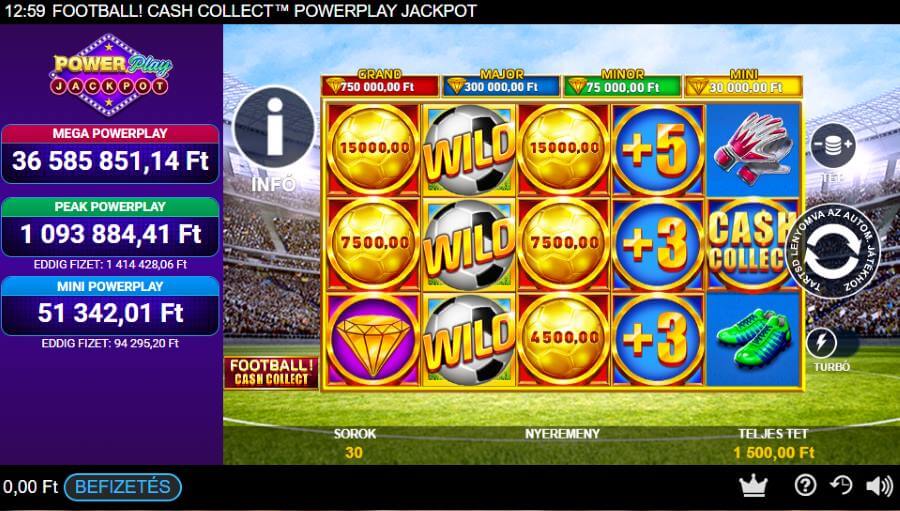Show help with the question mark icon
This screenshot has width=900, height=511.
tap(805, 485)
